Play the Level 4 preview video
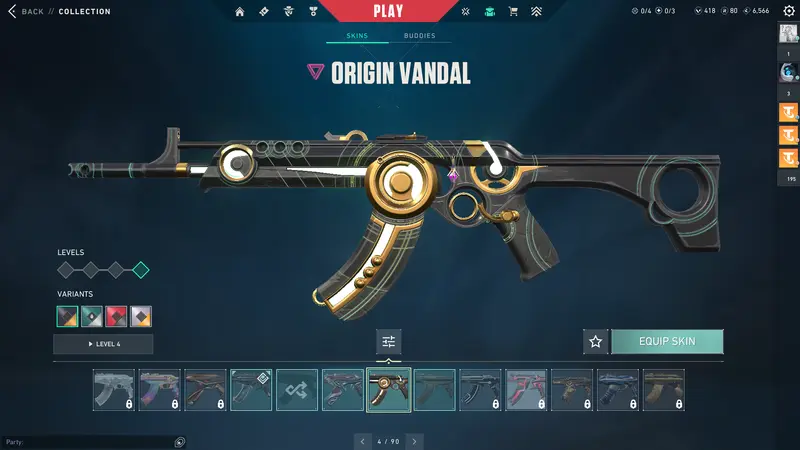800x450 pixels. click(x=103, y=344)
